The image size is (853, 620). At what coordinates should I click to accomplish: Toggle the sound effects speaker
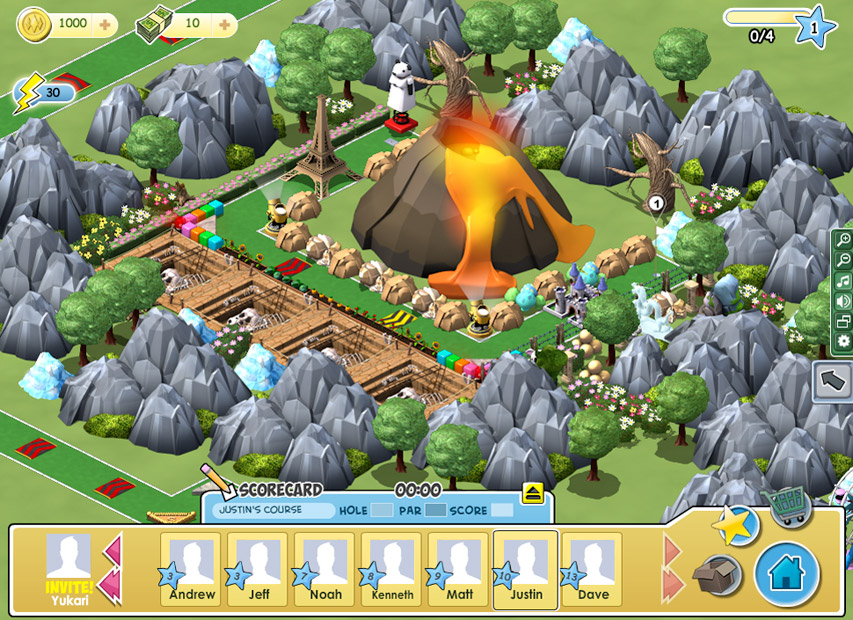click(843, 301)
